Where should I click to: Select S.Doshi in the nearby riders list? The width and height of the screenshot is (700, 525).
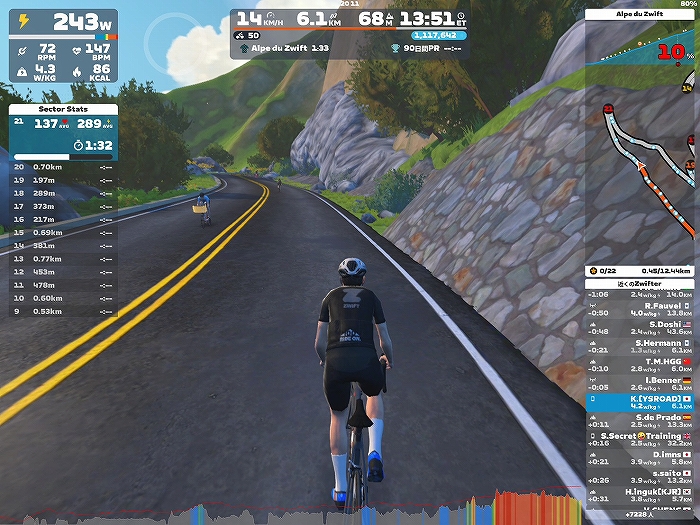coord(640,328)
